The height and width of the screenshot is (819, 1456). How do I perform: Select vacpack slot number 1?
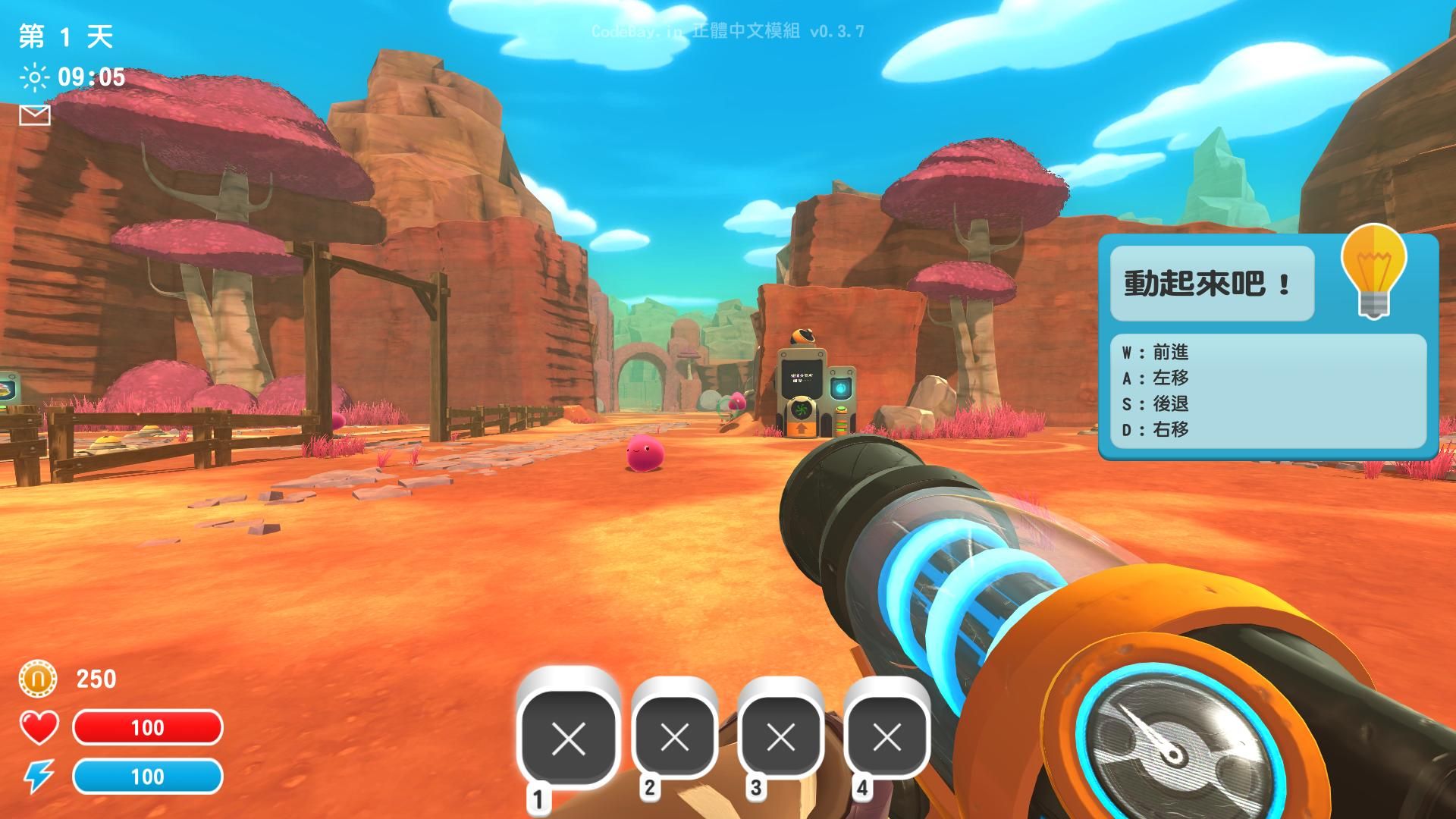pyautogui.click(x=568, y=738)
